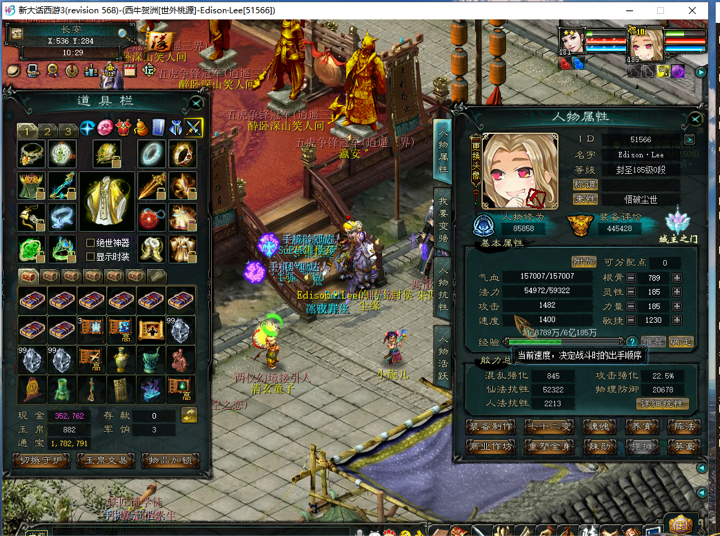720x536 pixels.
Task: Select the golden robe armor equipment slot
Action: pyautogui.click(x=106, y=198)
